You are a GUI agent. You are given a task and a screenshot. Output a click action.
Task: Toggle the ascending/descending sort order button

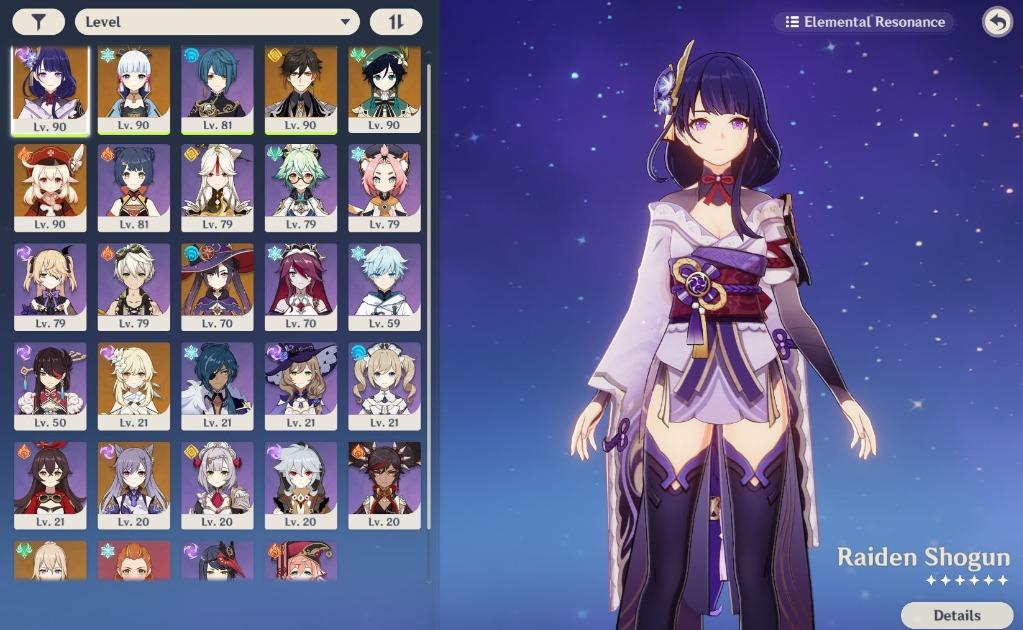396,22
